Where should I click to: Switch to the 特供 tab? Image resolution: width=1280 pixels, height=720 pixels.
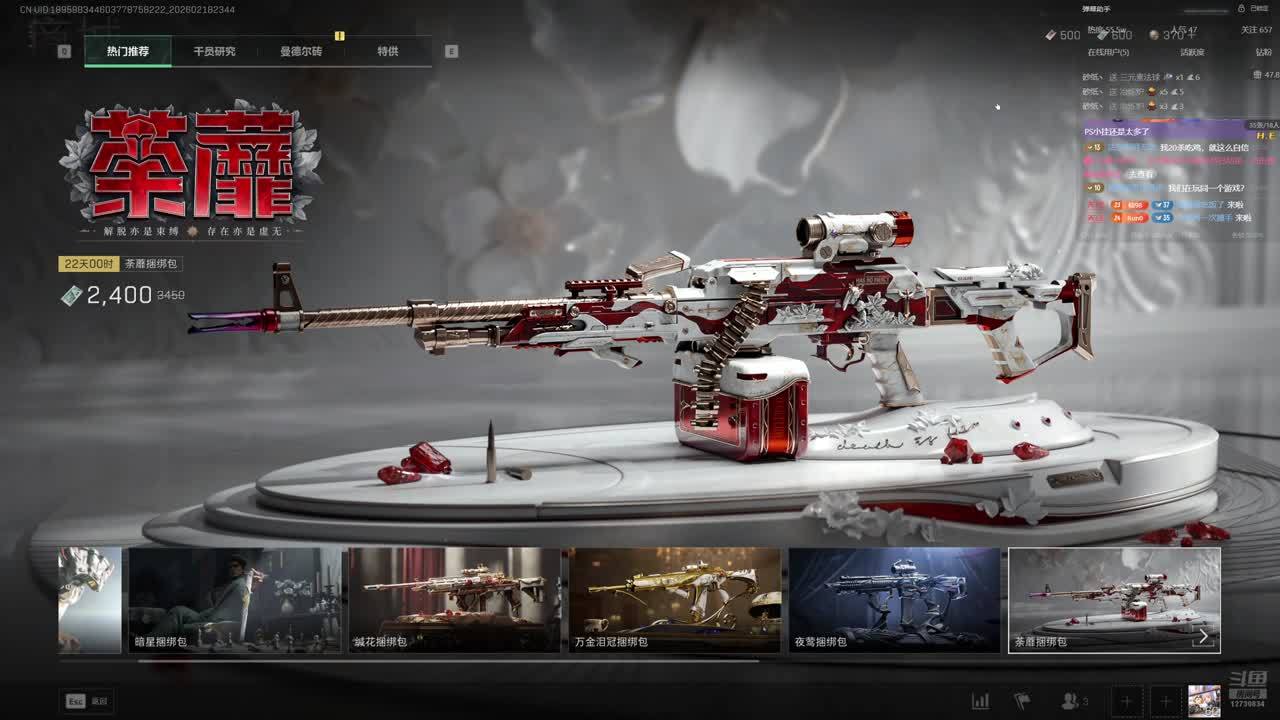(388, 51)
